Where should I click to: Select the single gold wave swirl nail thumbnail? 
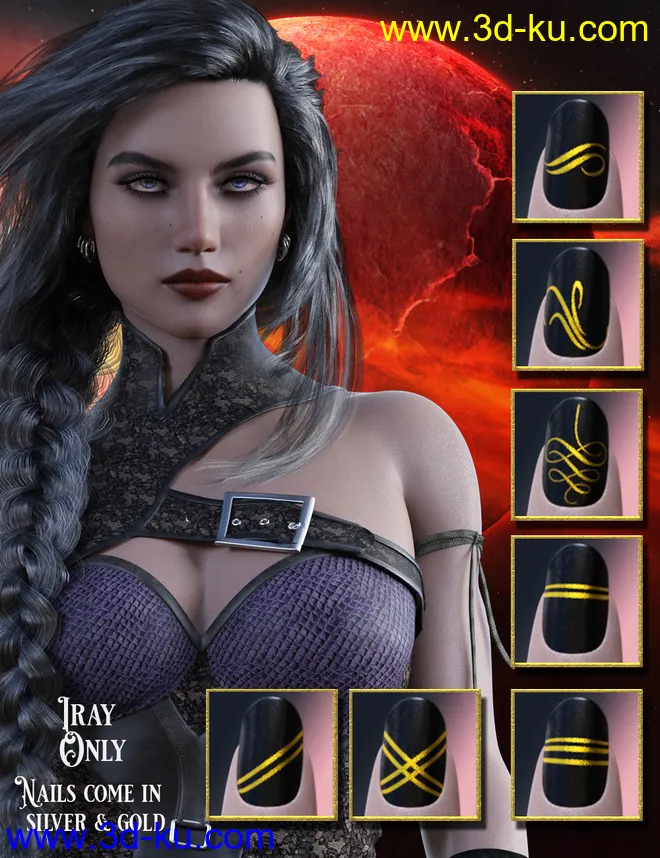click(x=577, y=158)
